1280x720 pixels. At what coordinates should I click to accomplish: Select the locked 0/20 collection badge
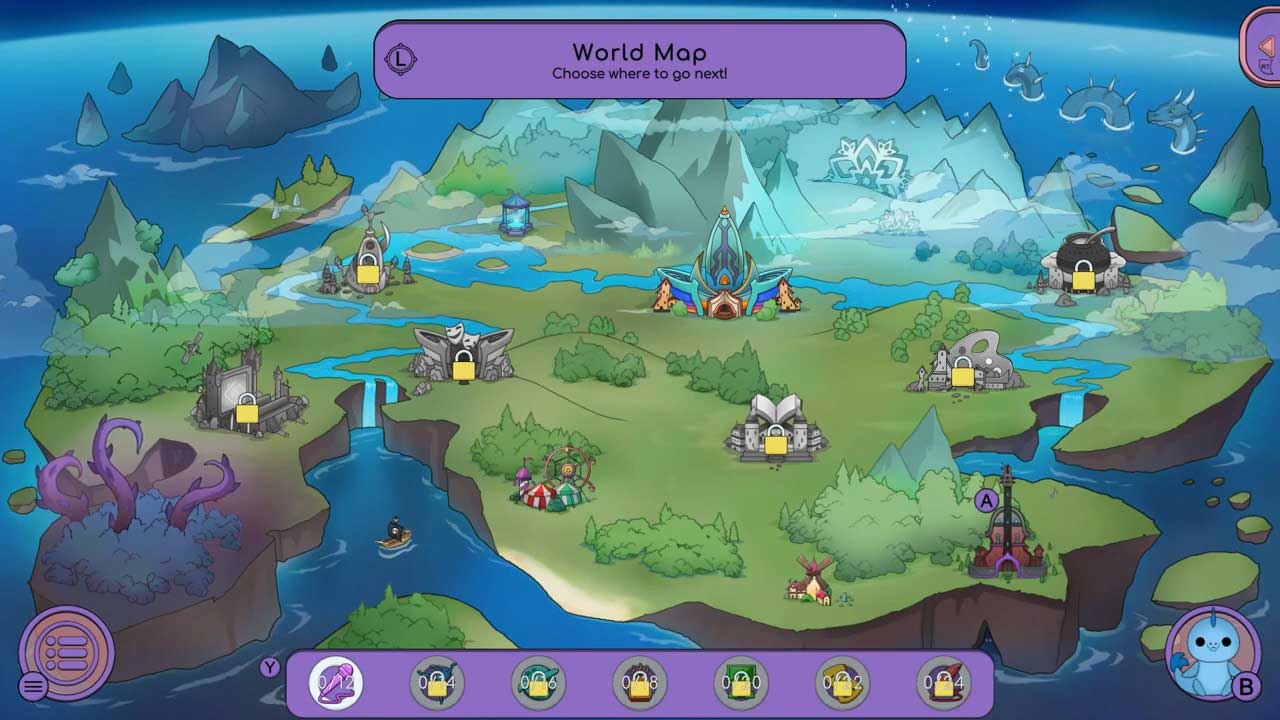[x=741, y=684]
